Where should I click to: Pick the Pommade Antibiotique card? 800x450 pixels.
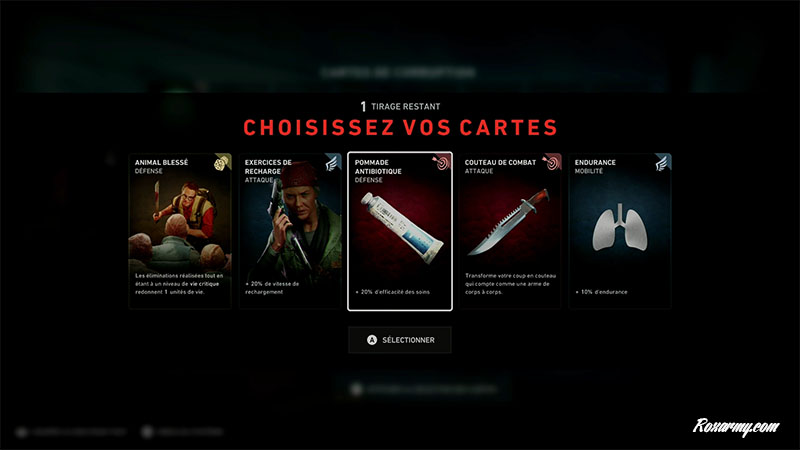click(400, 231)
